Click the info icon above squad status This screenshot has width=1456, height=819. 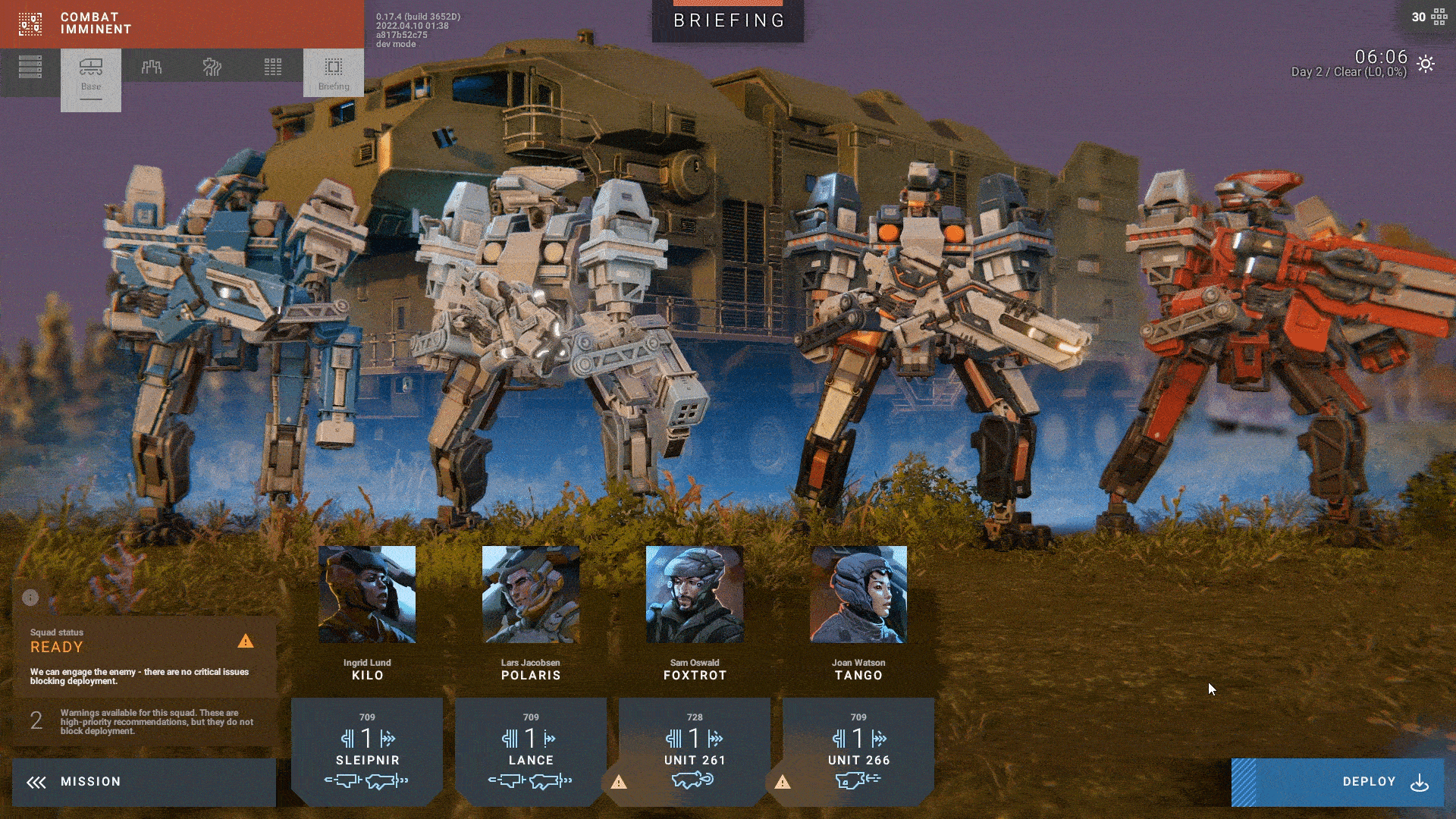coord(30,598)
